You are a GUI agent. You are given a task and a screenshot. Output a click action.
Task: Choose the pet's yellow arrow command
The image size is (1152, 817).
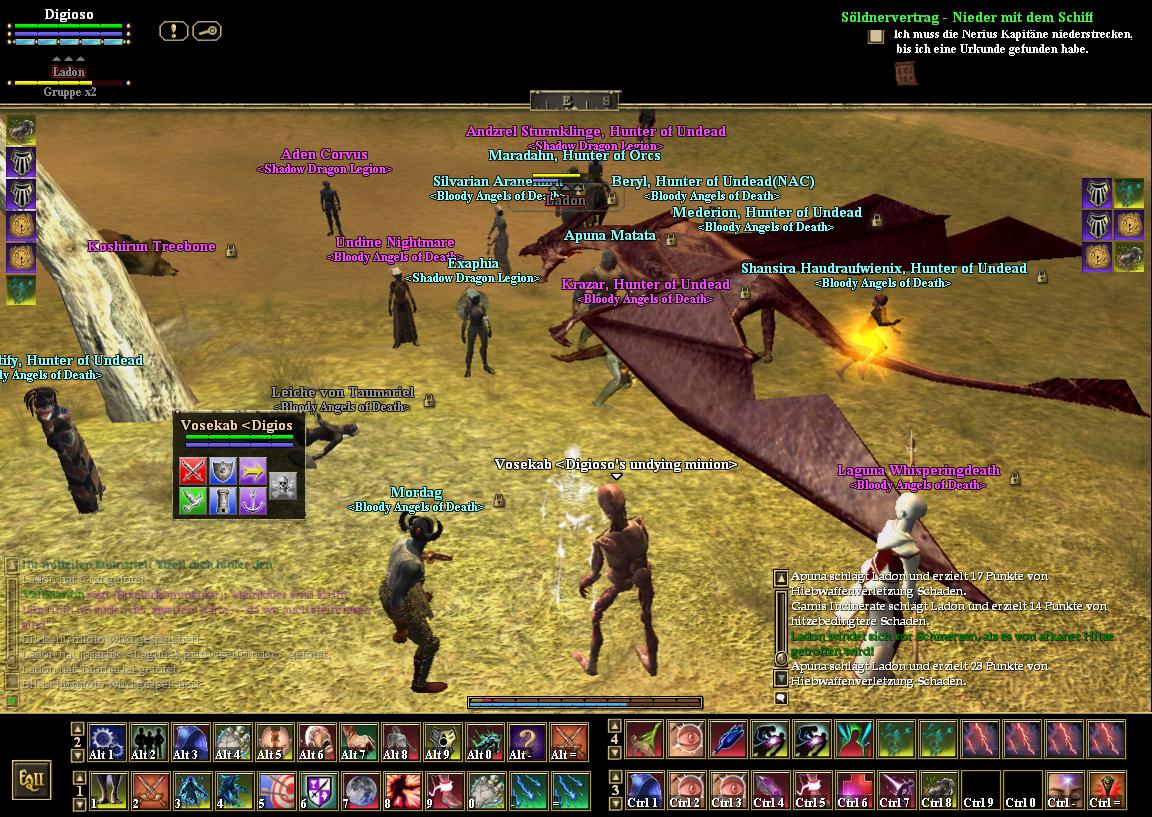pyautogui.click(x=253, y=471)
